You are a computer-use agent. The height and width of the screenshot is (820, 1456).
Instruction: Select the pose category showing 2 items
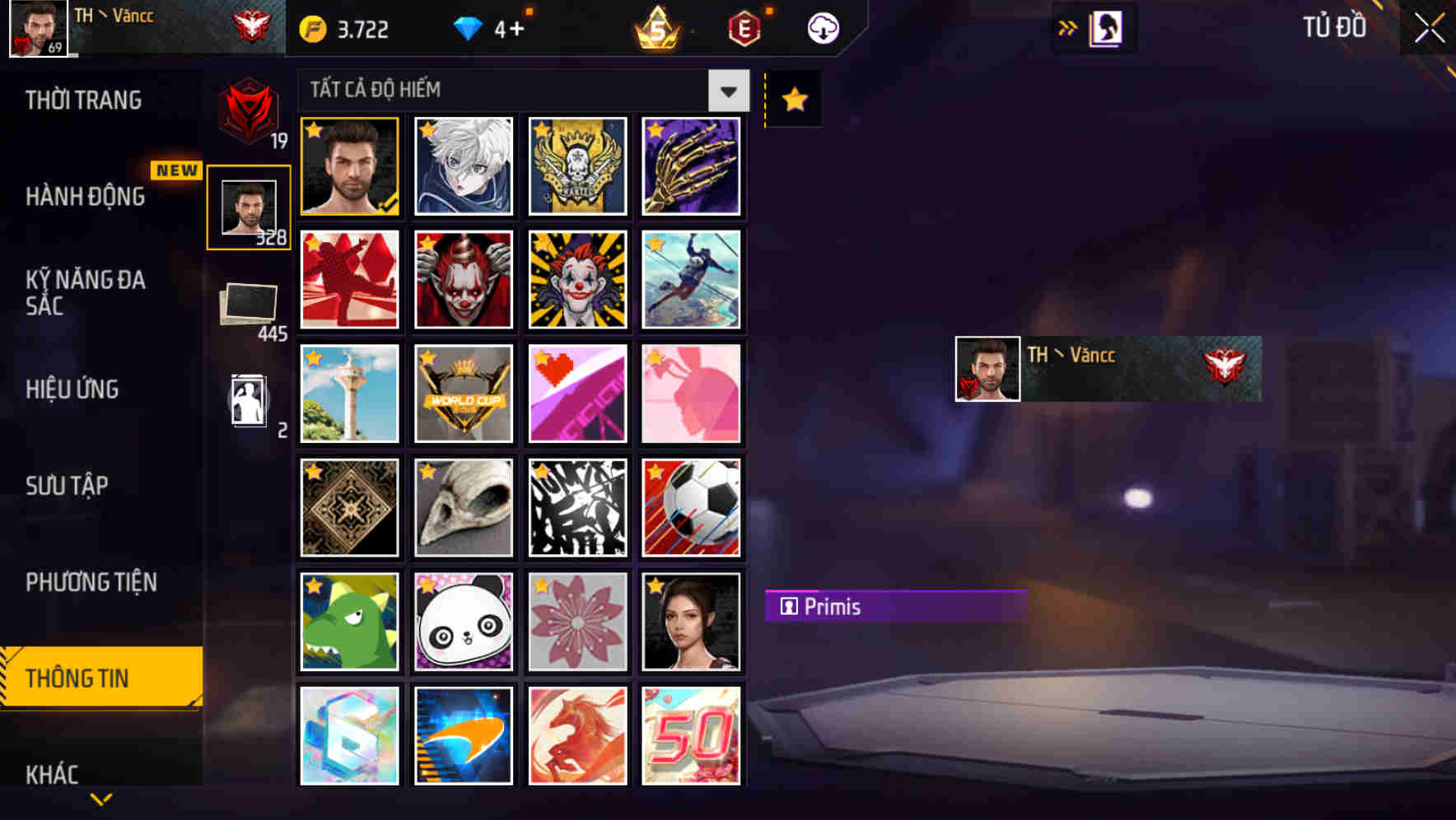pos(250,399)
